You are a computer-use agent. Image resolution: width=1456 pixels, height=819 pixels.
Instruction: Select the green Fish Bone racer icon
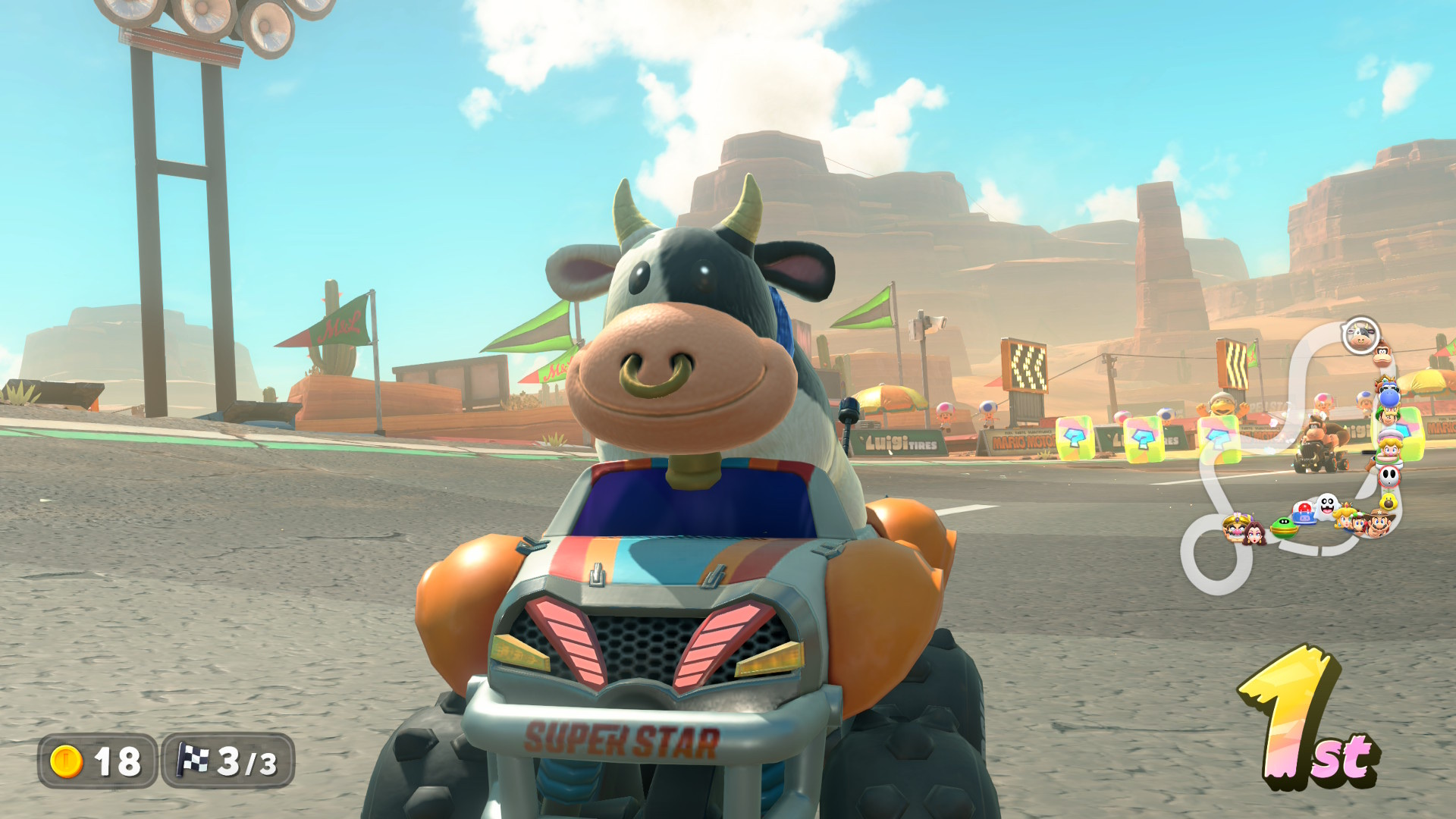click(x=1283, y=527)
